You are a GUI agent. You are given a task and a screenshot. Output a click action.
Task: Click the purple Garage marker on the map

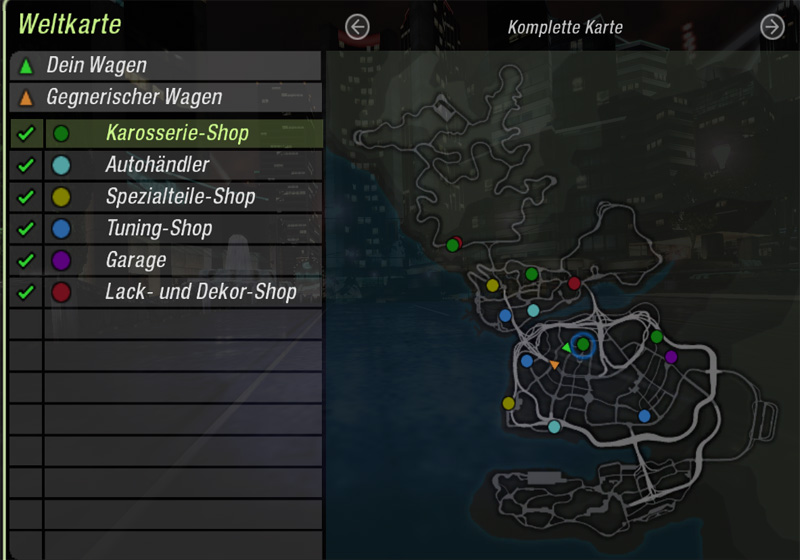pyautogui.click(x=671, y=356)
